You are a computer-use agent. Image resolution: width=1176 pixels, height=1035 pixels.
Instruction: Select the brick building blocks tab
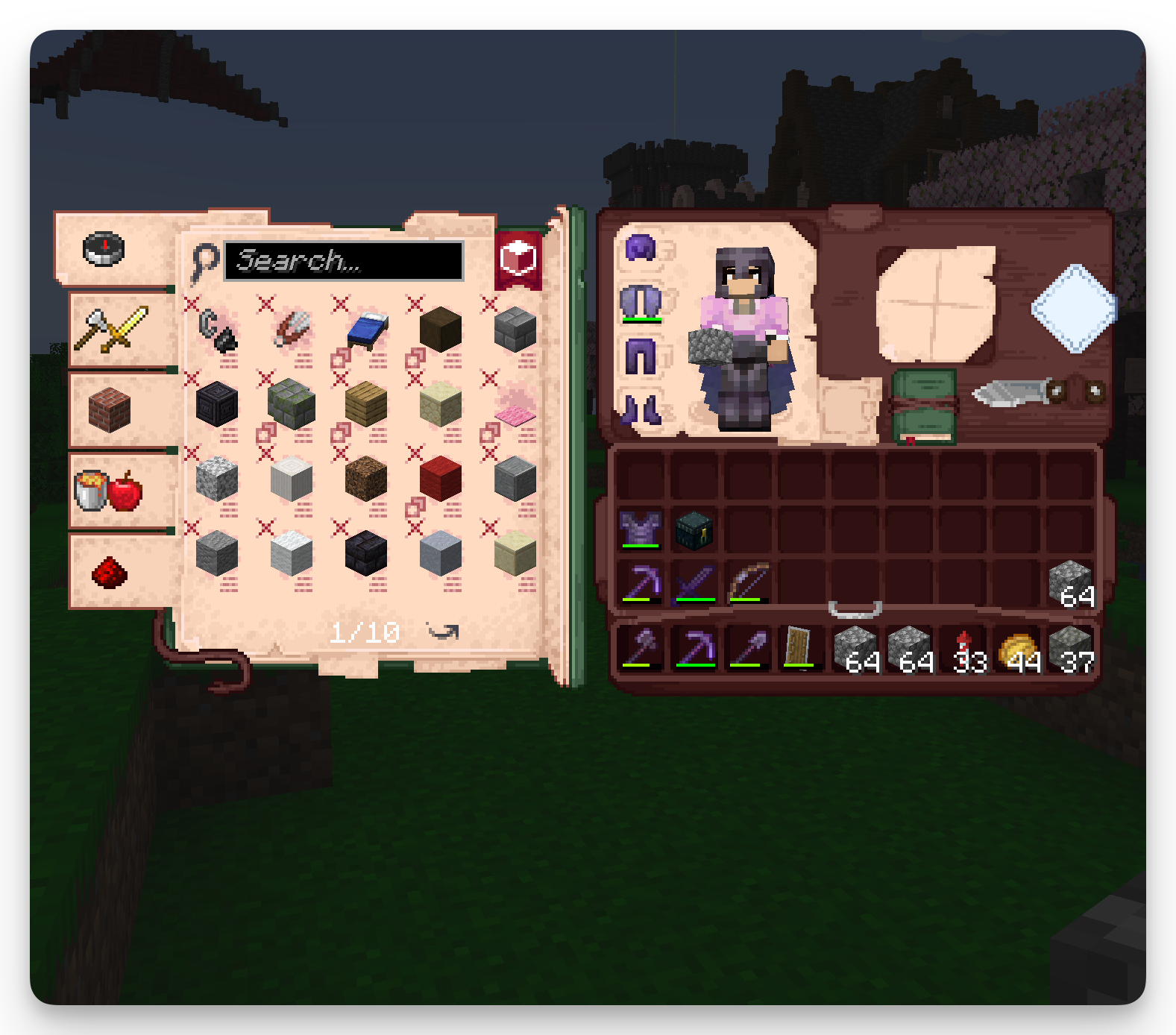pyautogui.click(x=110, y=409)
